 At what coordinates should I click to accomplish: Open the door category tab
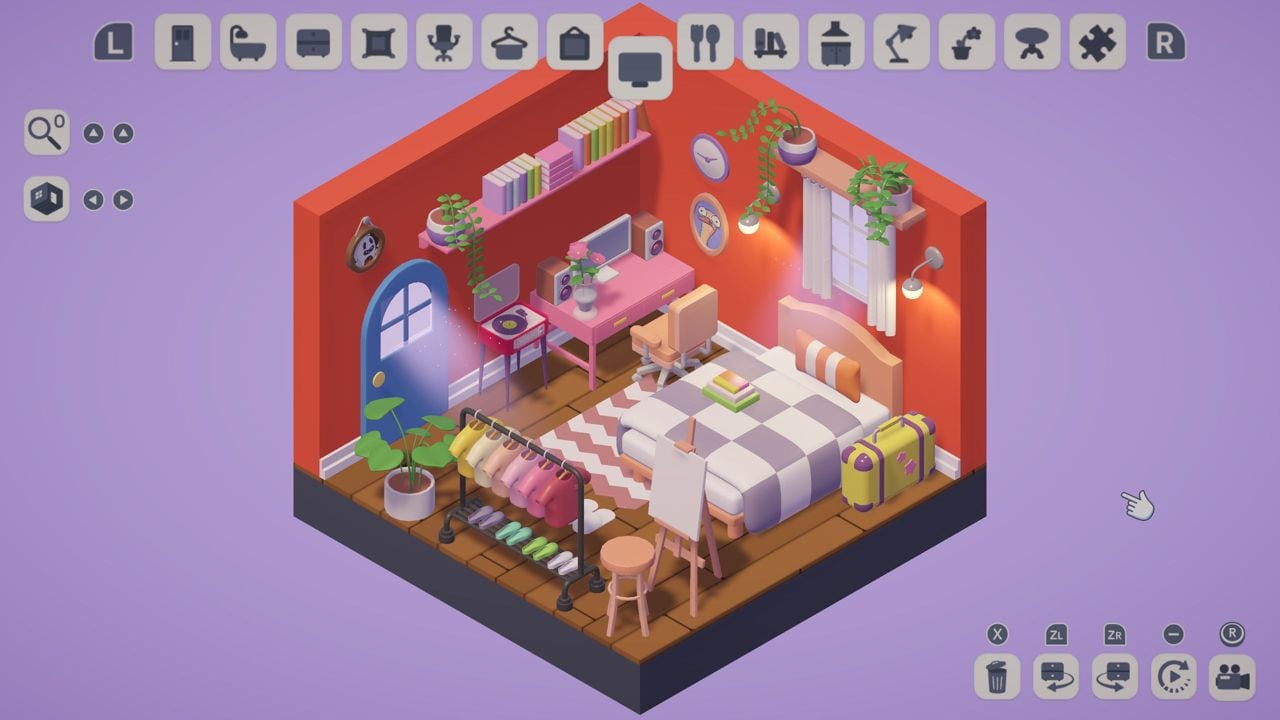click(x=183, y=42)
